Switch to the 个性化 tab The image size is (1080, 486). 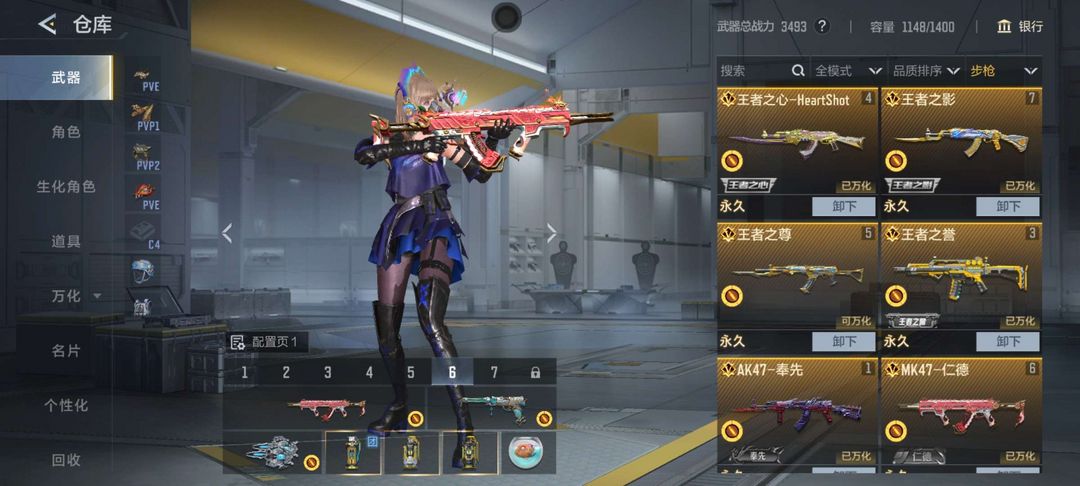pos(66,405)
